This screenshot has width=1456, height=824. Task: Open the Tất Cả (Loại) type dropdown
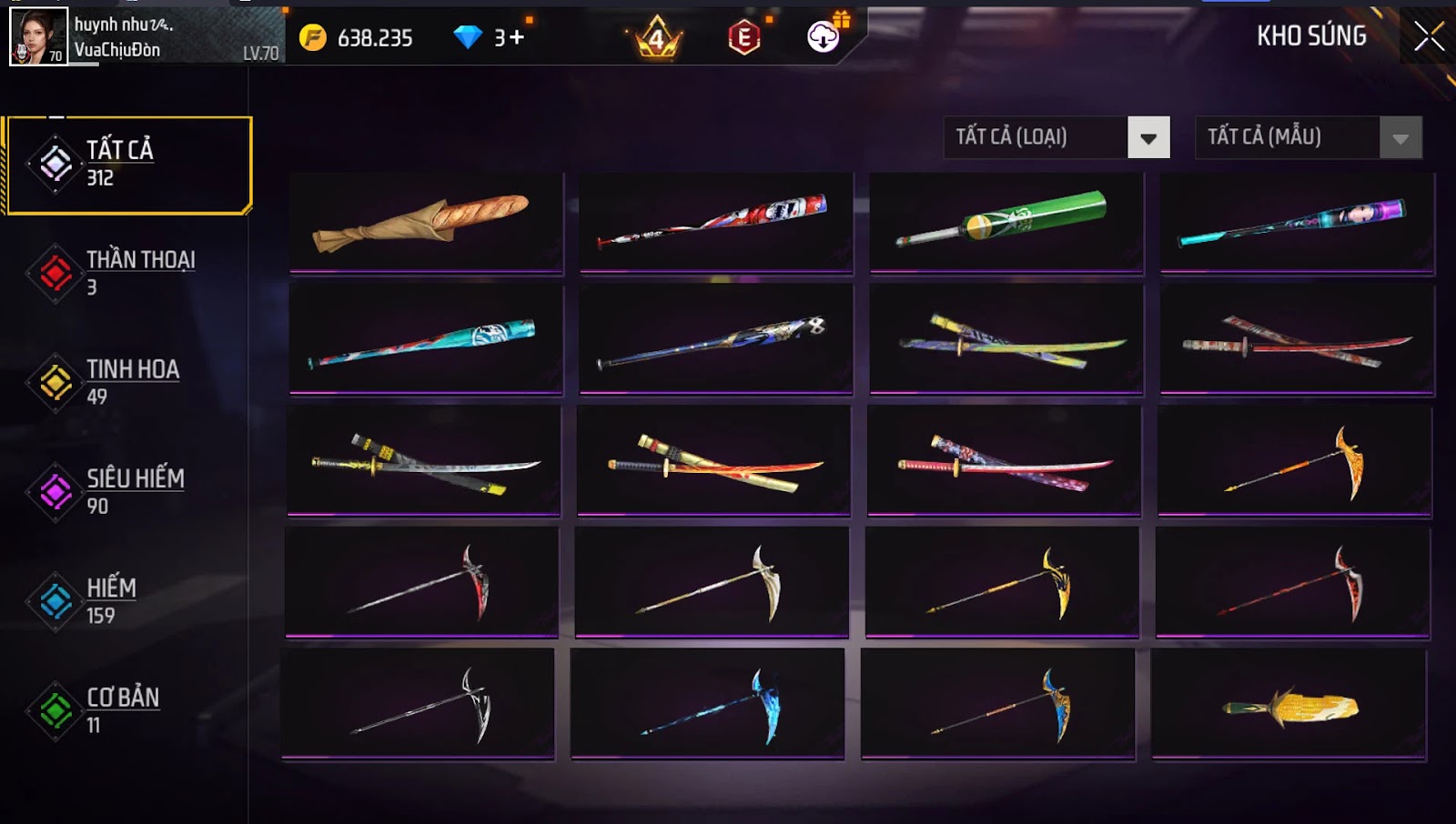coord(1148,138)
